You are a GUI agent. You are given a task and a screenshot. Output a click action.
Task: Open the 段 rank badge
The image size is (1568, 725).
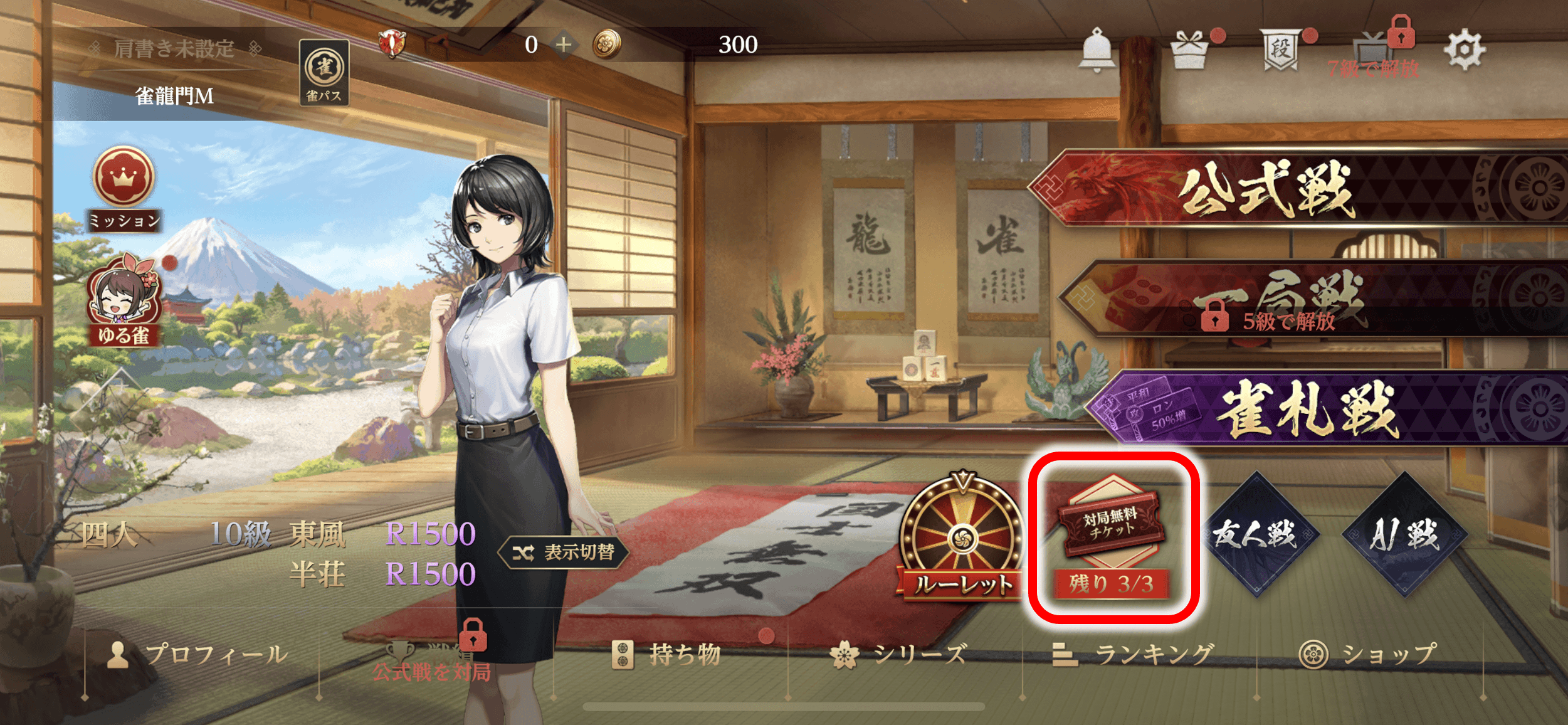point(1280,49)
